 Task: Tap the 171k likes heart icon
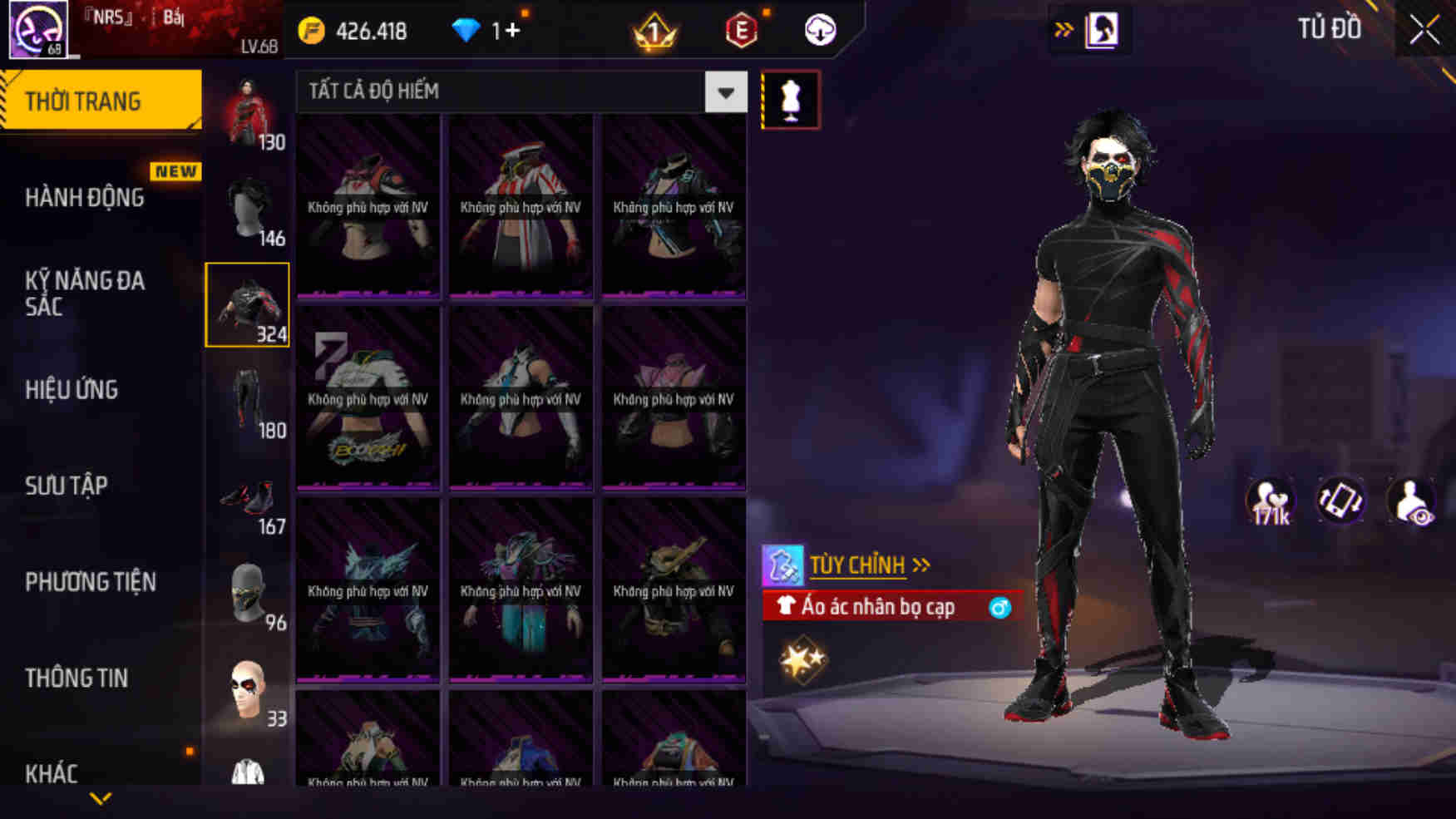1270,500
